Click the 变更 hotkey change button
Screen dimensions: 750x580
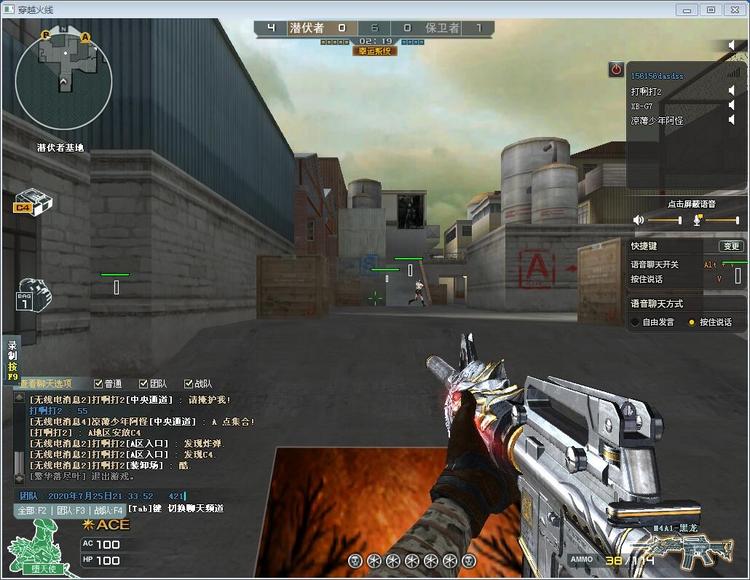(x=731, y=246)
